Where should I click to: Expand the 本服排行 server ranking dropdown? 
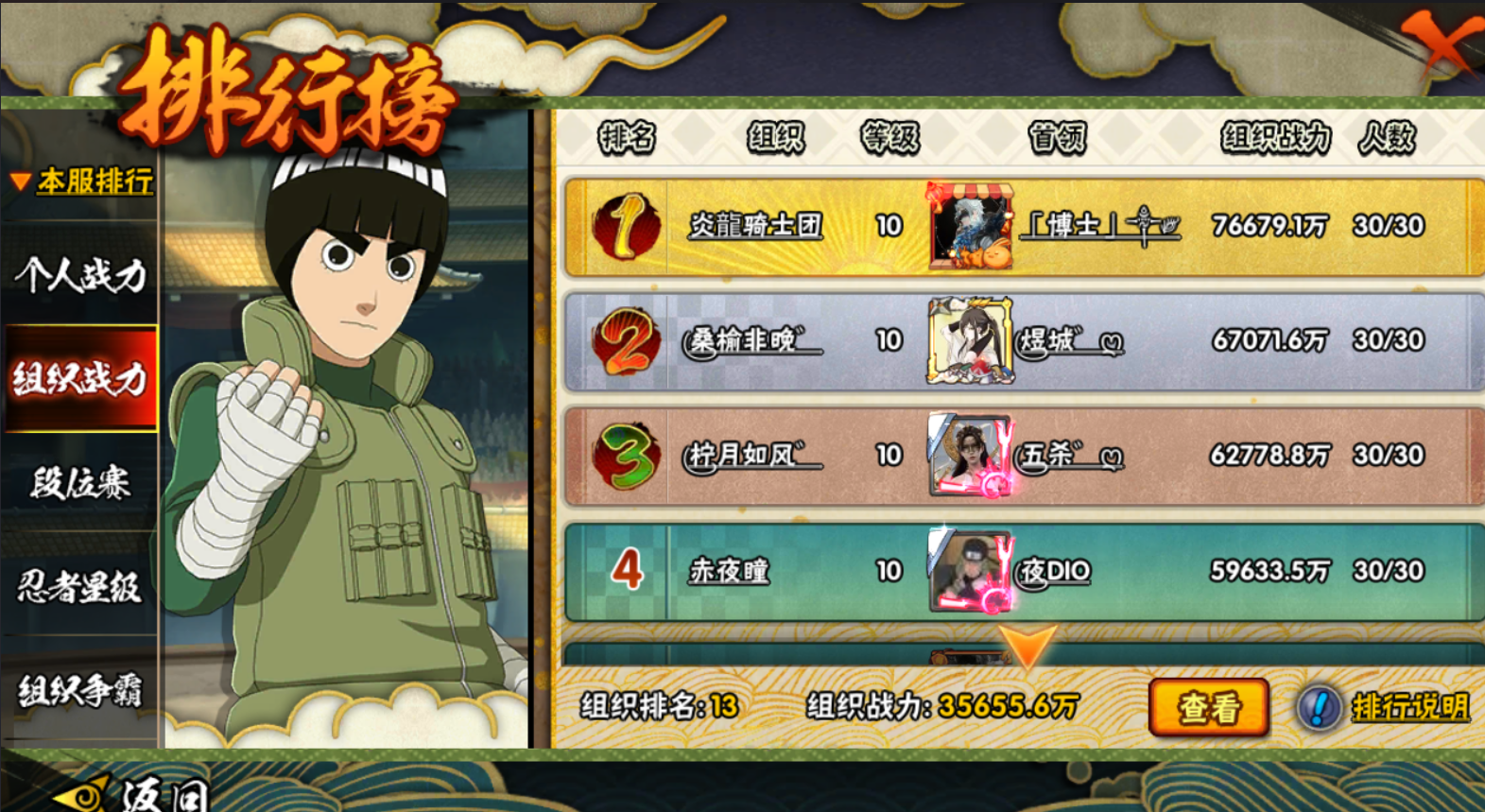[x=83, y=181]
